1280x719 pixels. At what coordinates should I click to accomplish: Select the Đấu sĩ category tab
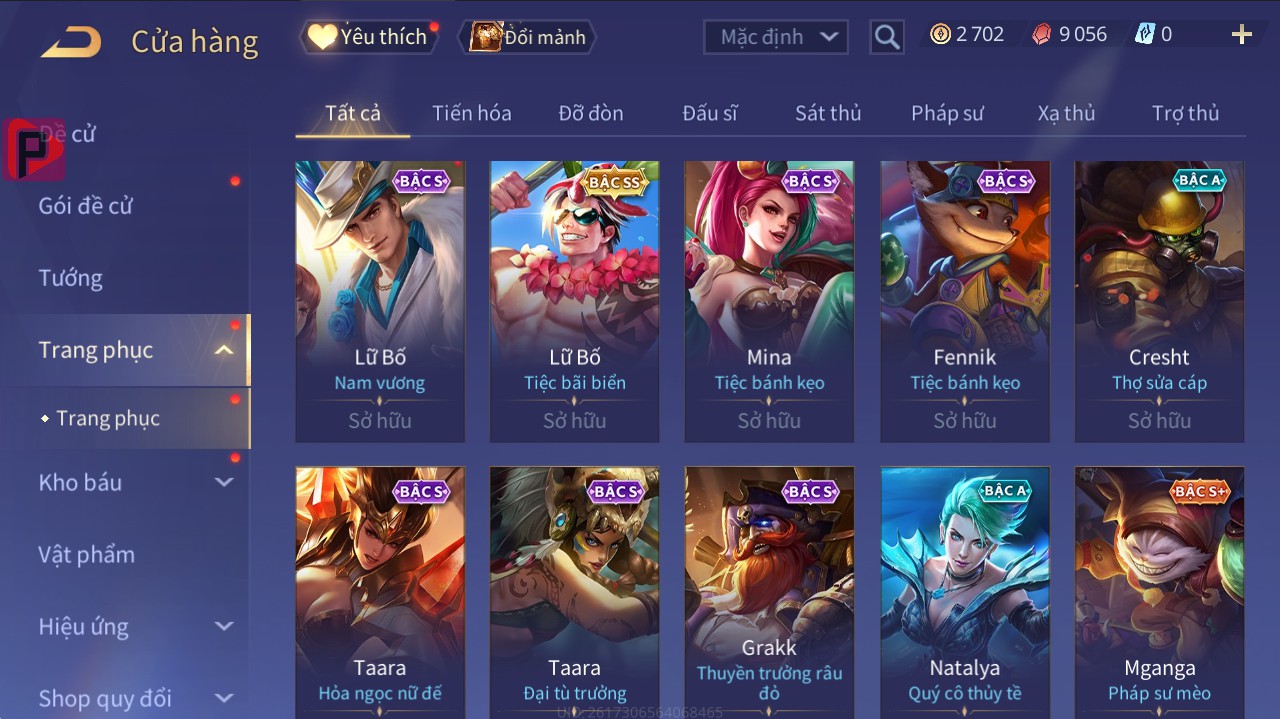coord(709,113)
